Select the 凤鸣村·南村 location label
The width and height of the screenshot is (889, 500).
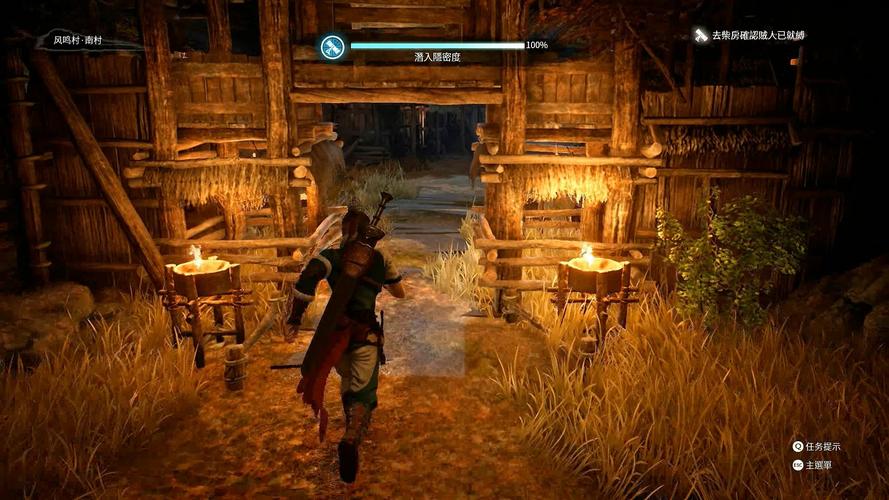click(x=84, y=42)
